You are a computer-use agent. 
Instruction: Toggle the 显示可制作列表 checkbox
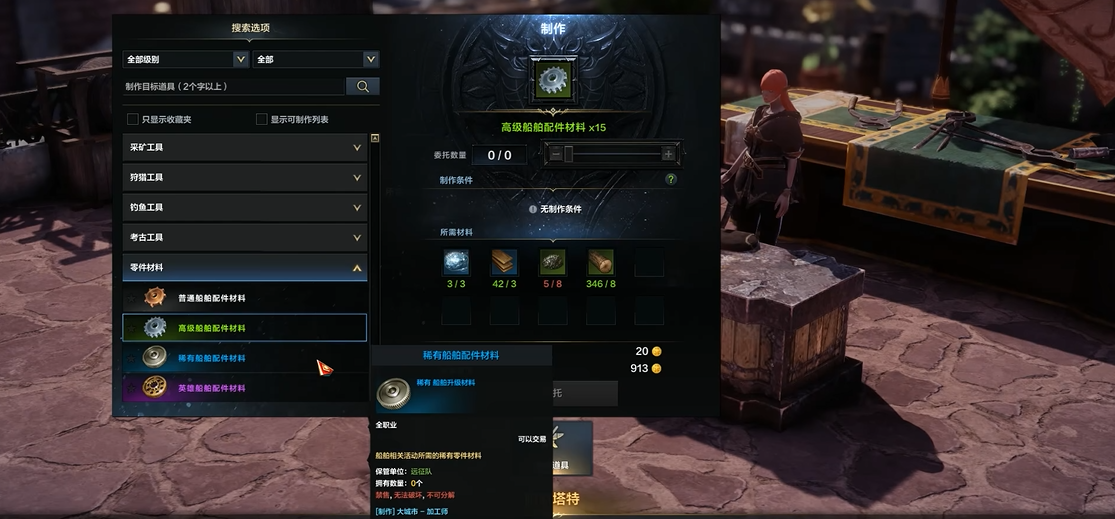coord(262,119)
